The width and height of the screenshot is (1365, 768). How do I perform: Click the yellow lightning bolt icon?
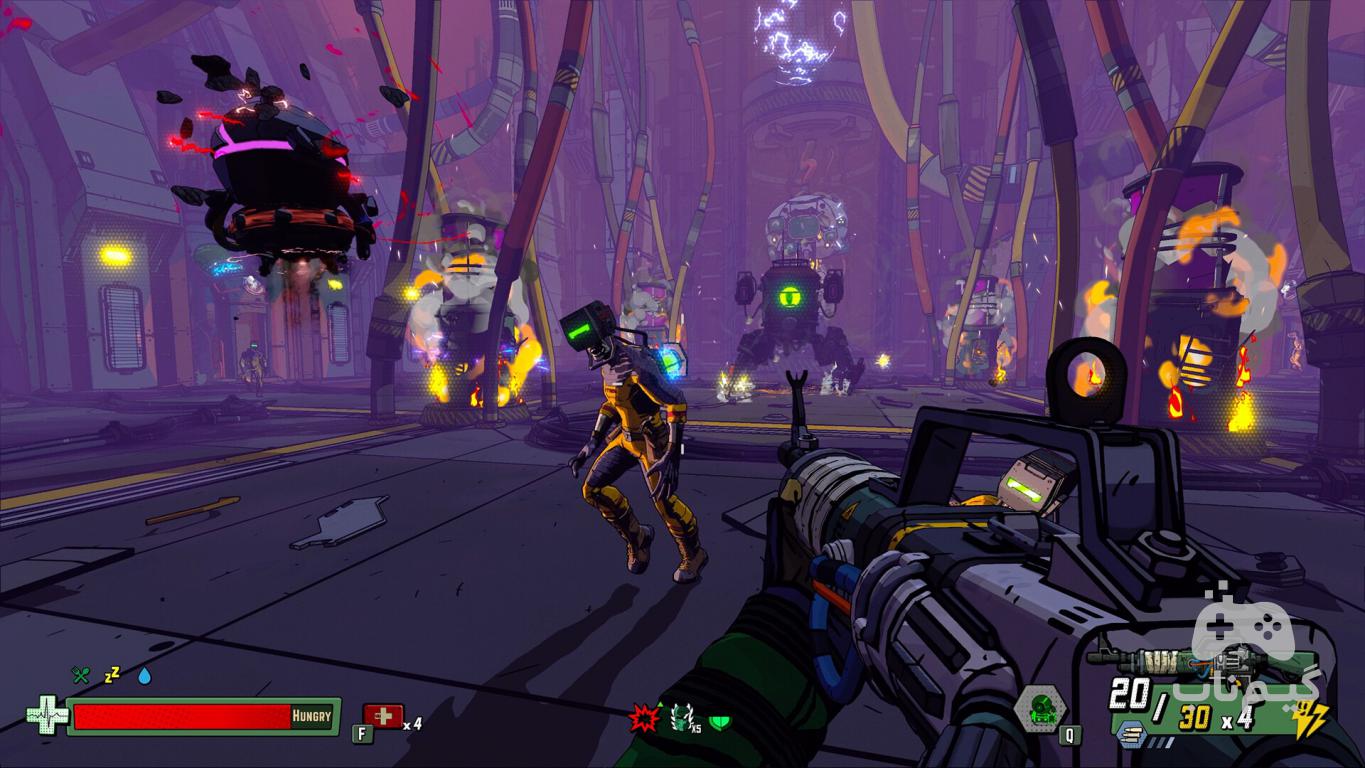click(1309, 719)
